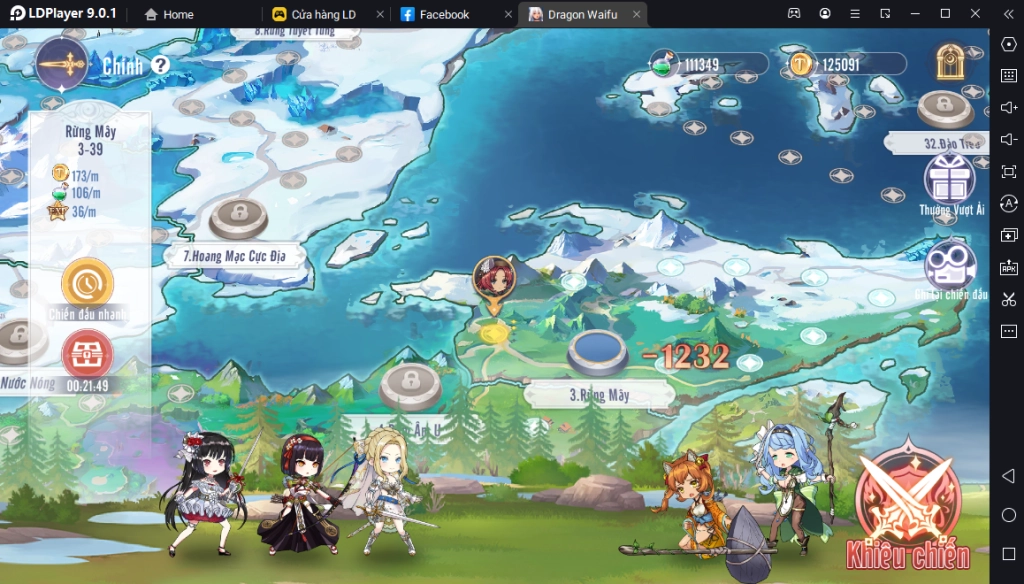The width and height of the screenshot is (1024, 584).
Task: Open Thưởng Vượt Ải gift rewards
Action: pyautogui.click(x=951, y=182)
